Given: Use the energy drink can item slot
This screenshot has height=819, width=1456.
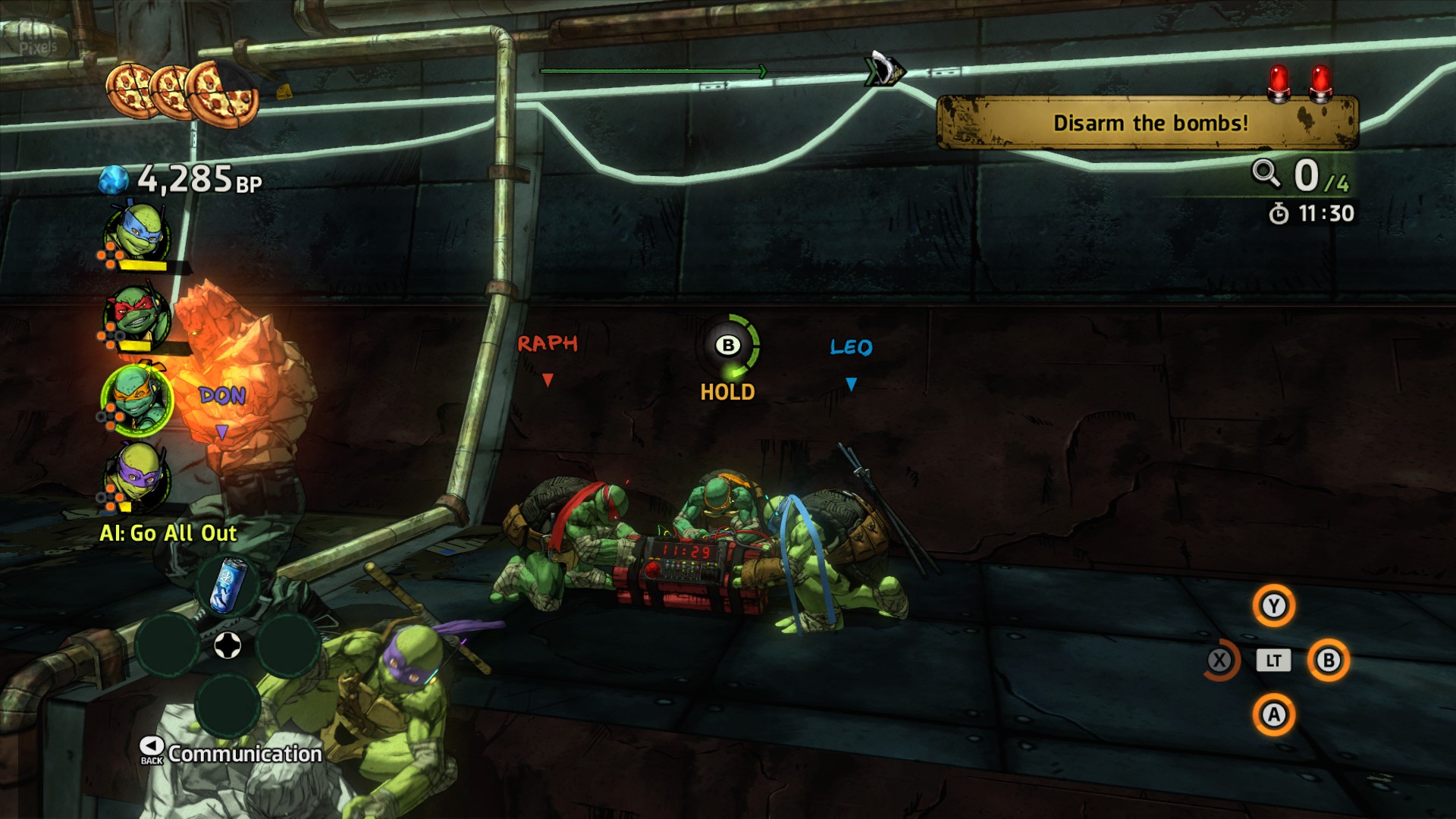Looking at the screenshot, I should pyautogui.click(x=227, y=585).
